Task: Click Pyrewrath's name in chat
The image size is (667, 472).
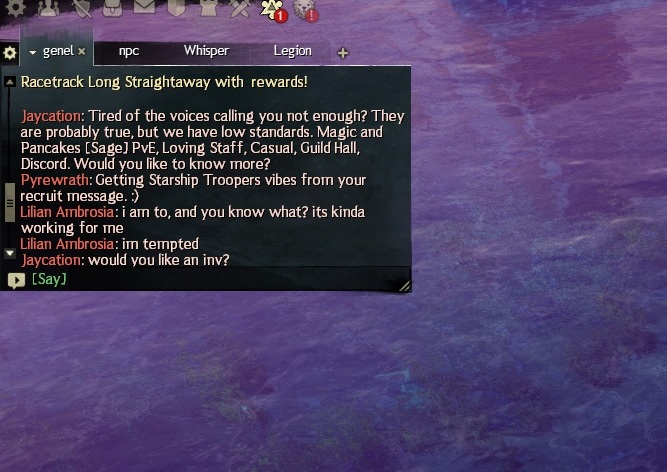Action: pos(55,180)
